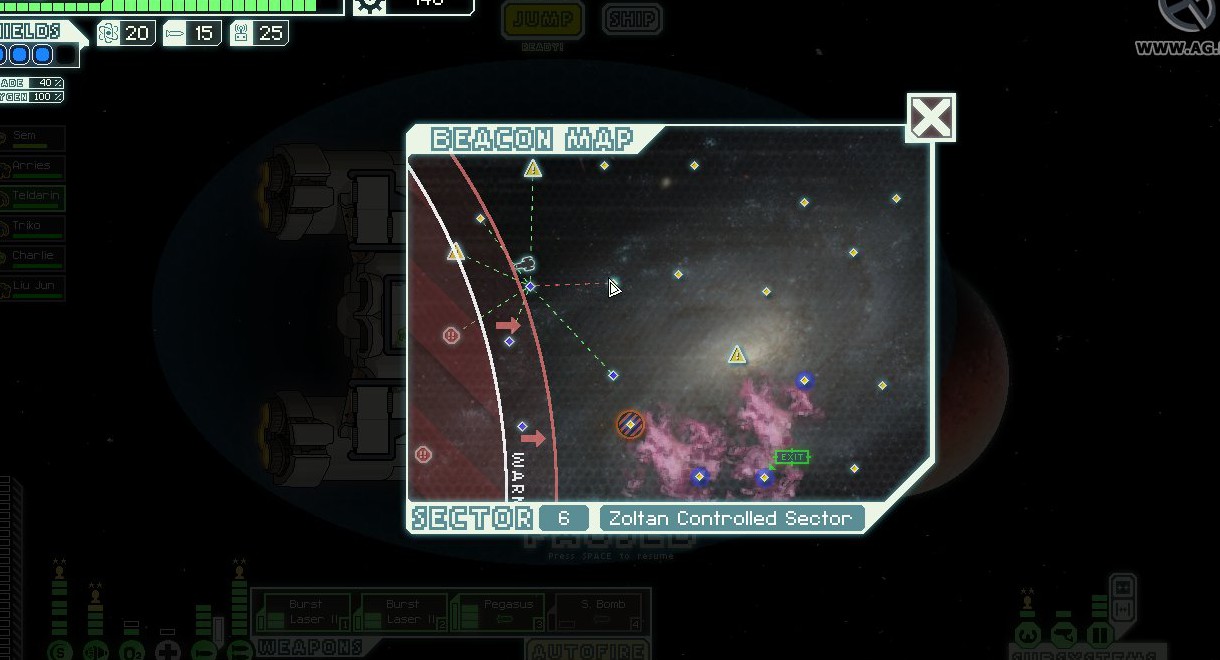Select crew member Triko
Viewport: 1220px width, 660px height.
tap(34, 228)
